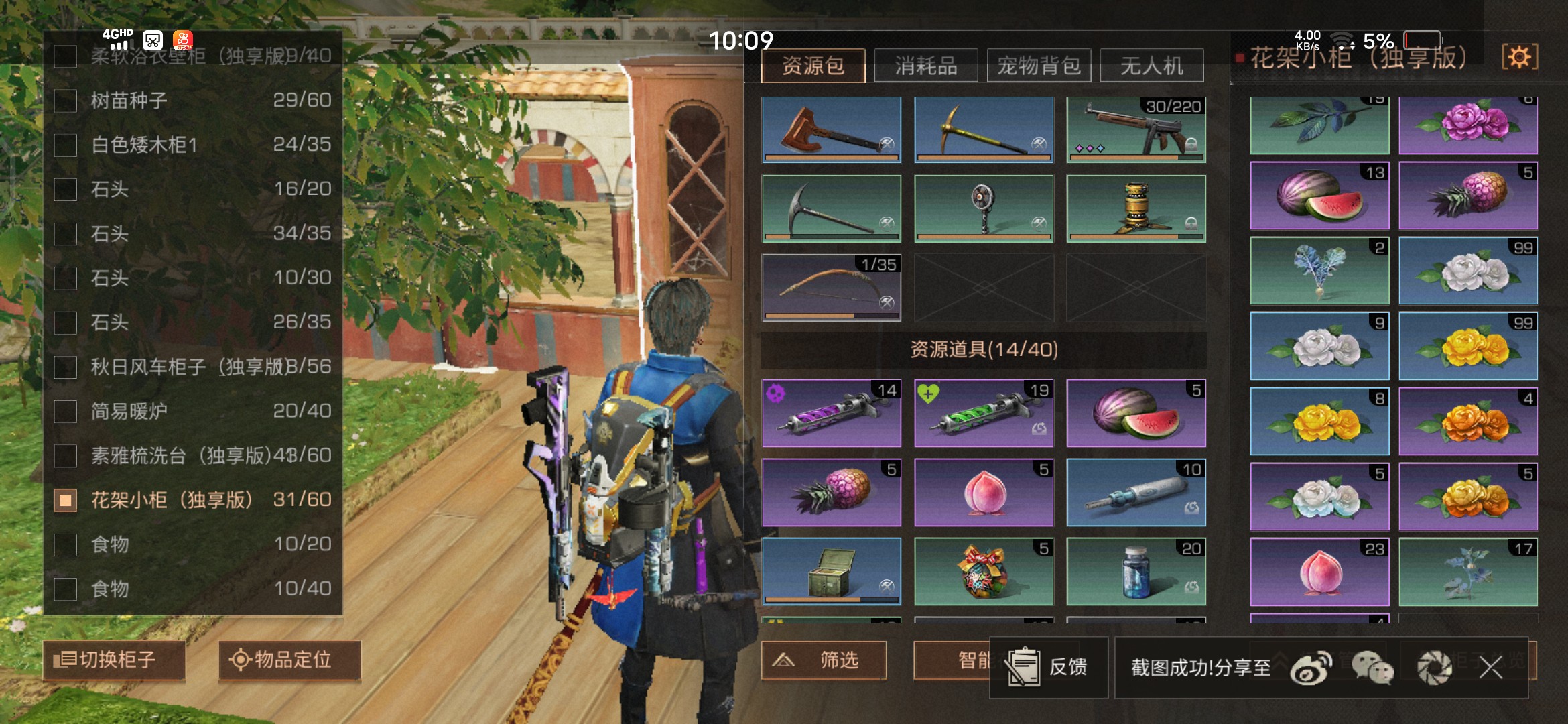The height and width of the screenshot is (724, 1568).
Task: Uncheck the 花架小柜 (独享版) checkbox
Action: 66,500
